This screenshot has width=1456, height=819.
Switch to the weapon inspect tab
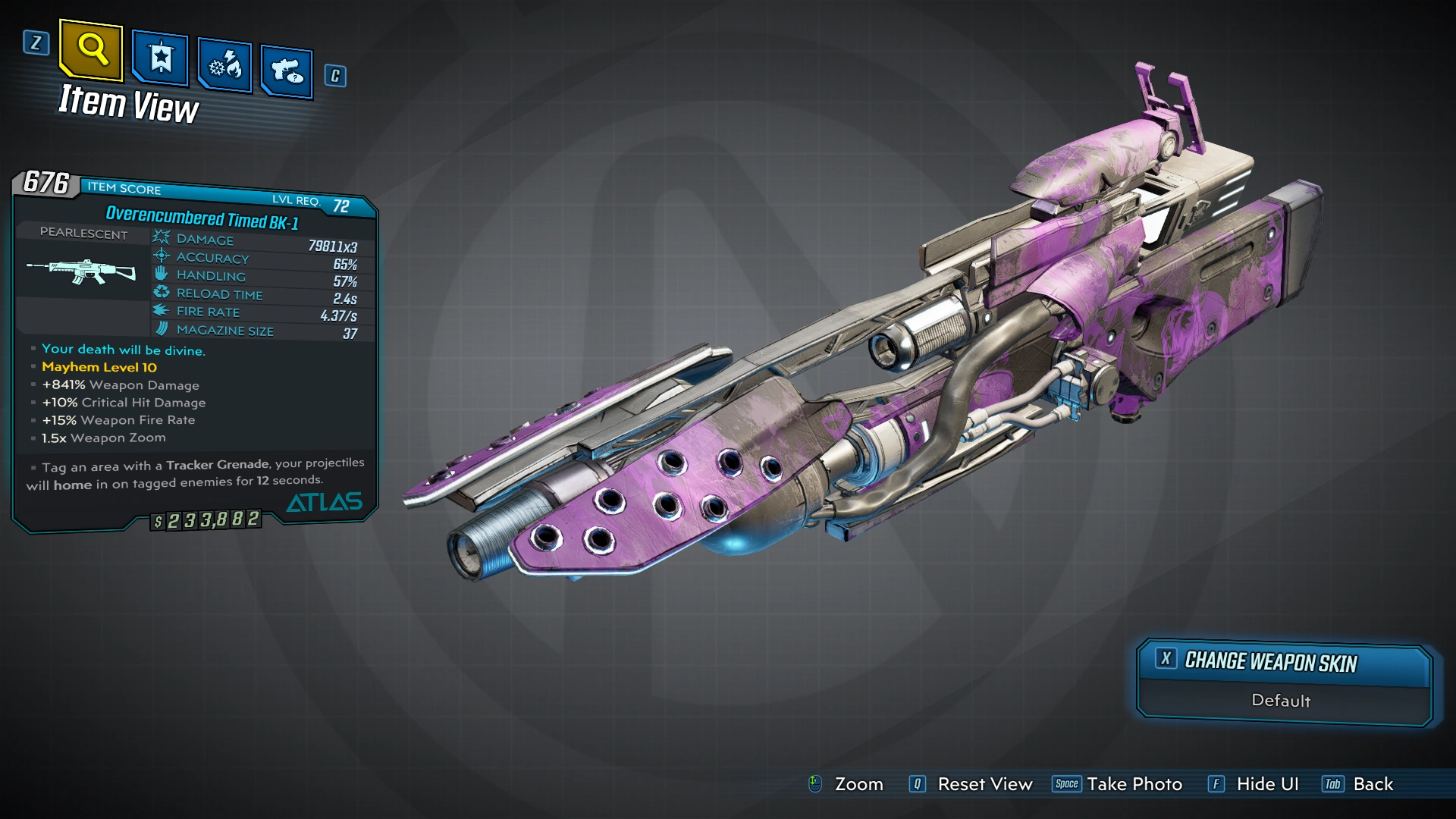pyautogui.click(x=287, y=72)
